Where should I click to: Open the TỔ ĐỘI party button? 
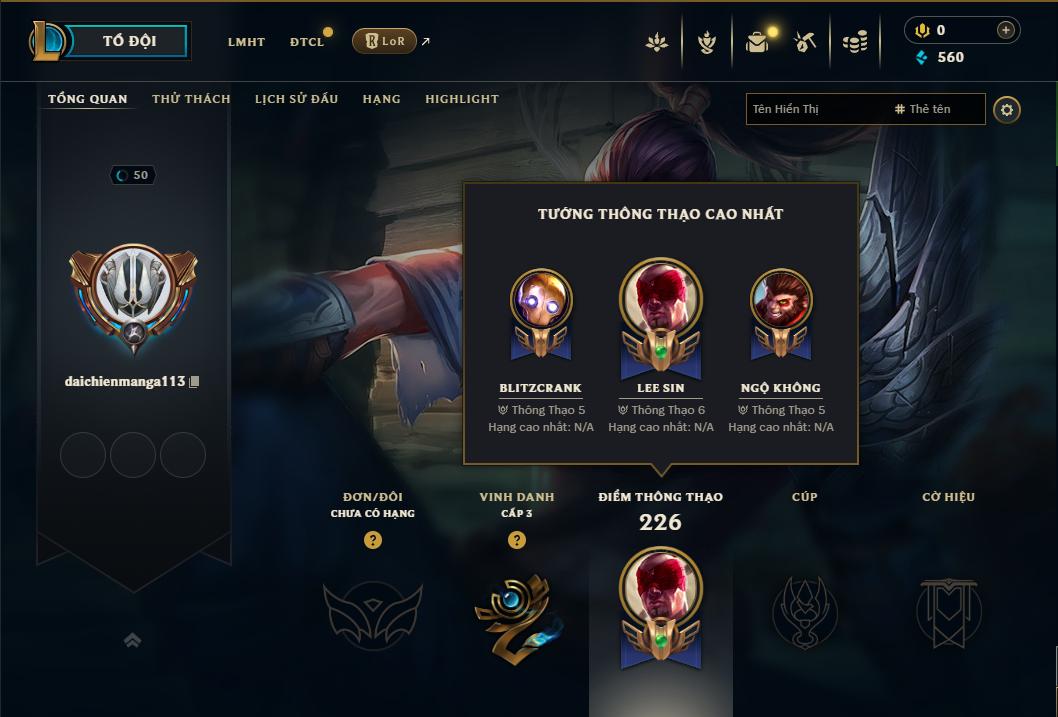coord(129,41)
